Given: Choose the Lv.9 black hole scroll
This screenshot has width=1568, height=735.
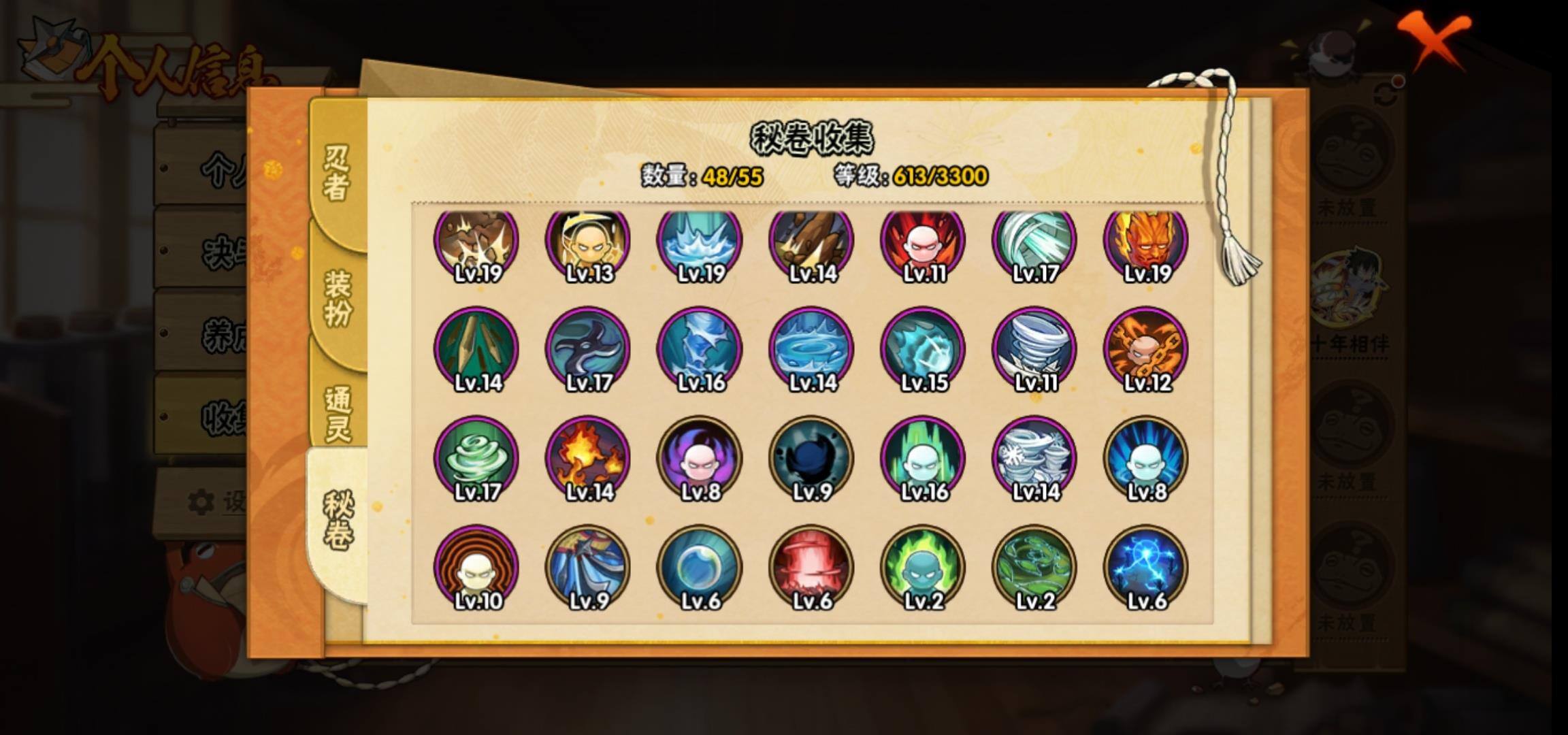Looking at the screenshot, I should [x=811, y=457].
